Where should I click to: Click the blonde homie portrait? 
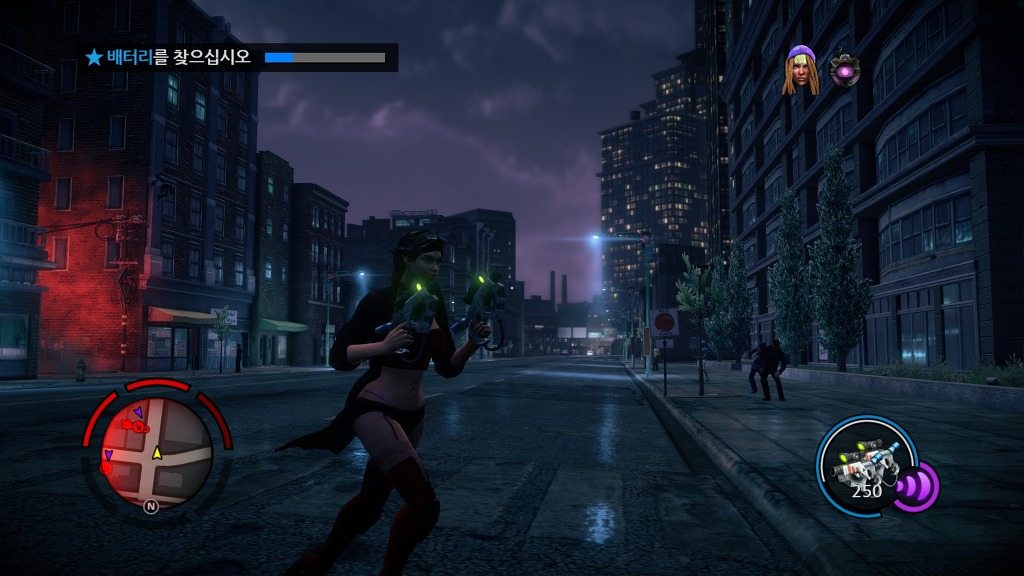click(800, 70)
